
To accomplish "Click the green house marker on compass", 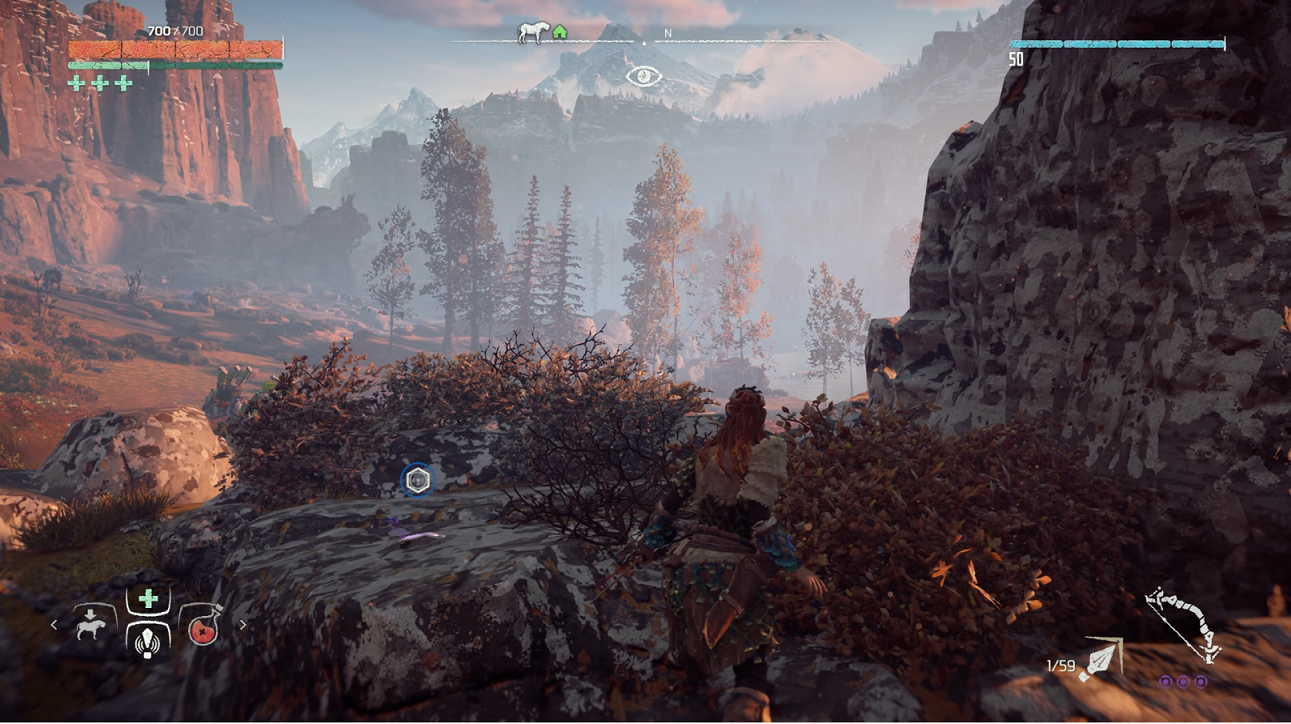I will coord(560,33).
